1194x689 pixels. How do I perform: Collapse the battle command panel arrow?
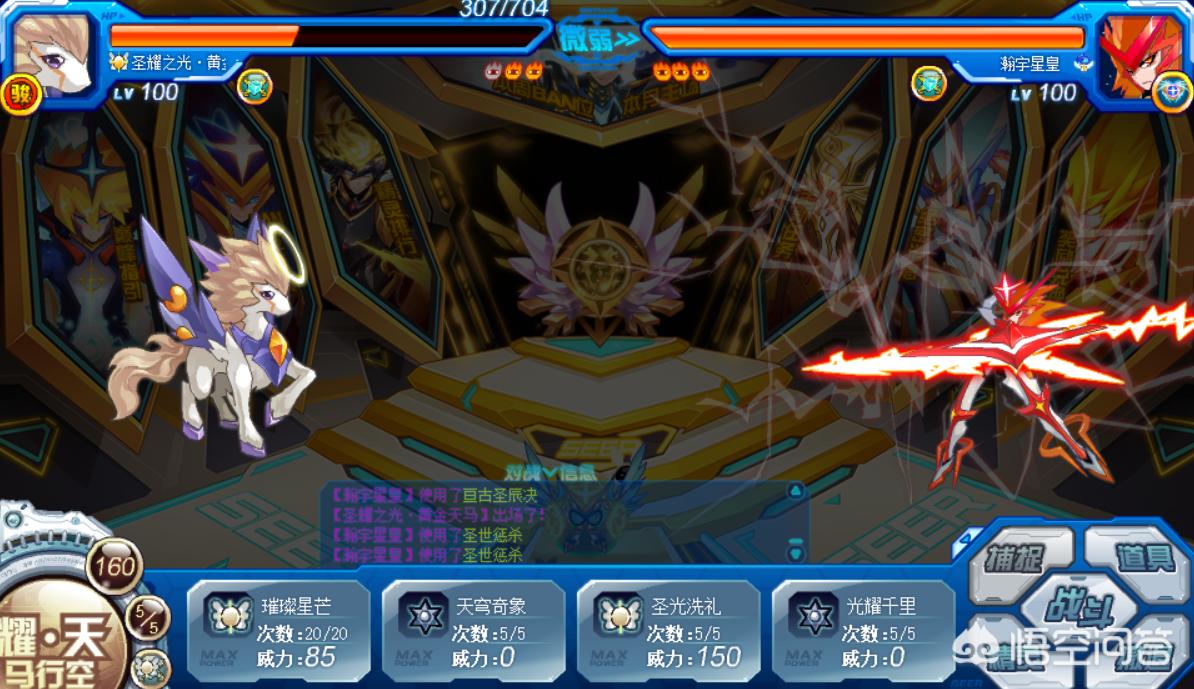pos(965,538)
